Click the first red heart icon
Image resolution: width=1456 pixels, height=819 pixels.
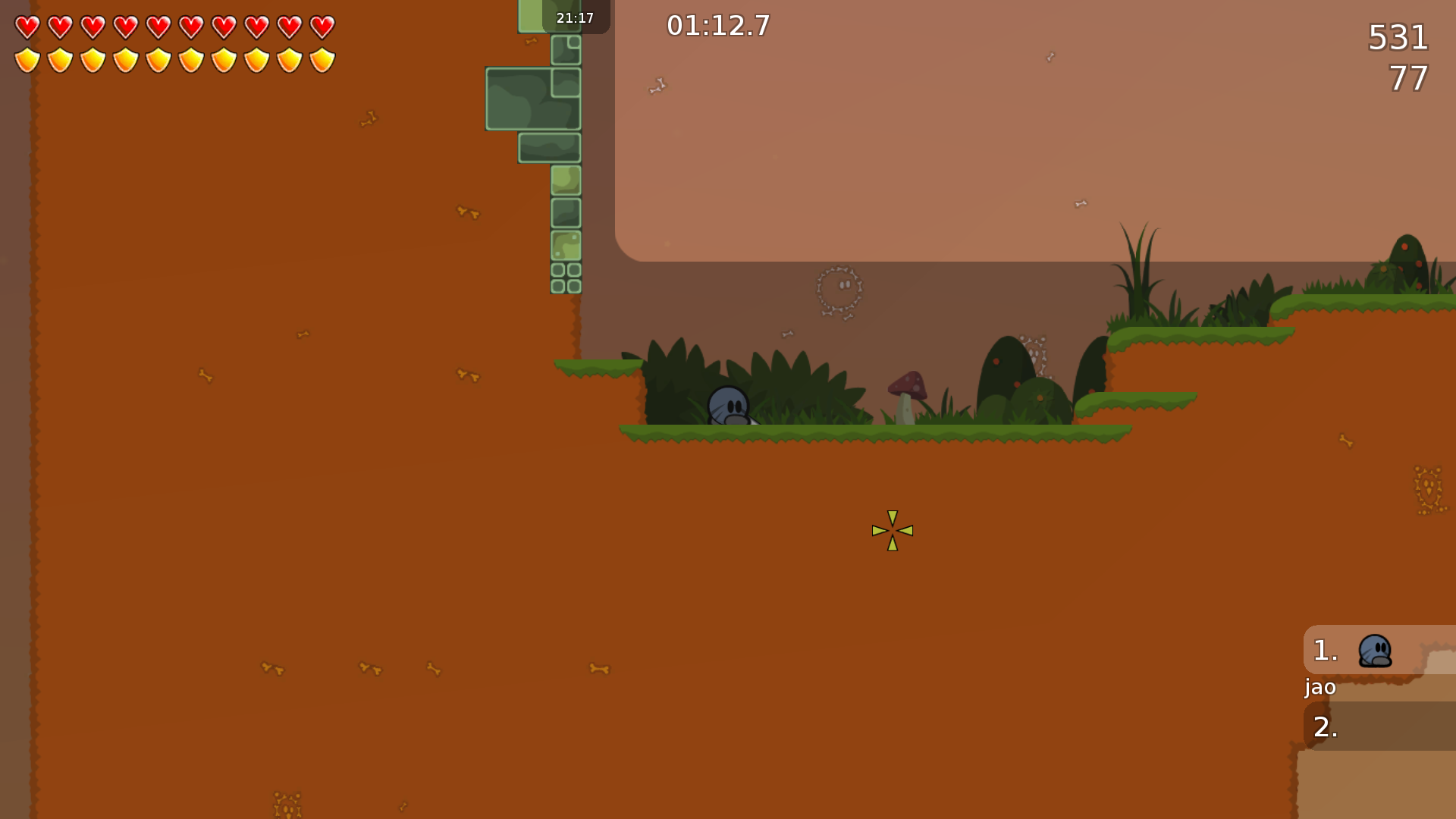(27, 29)
